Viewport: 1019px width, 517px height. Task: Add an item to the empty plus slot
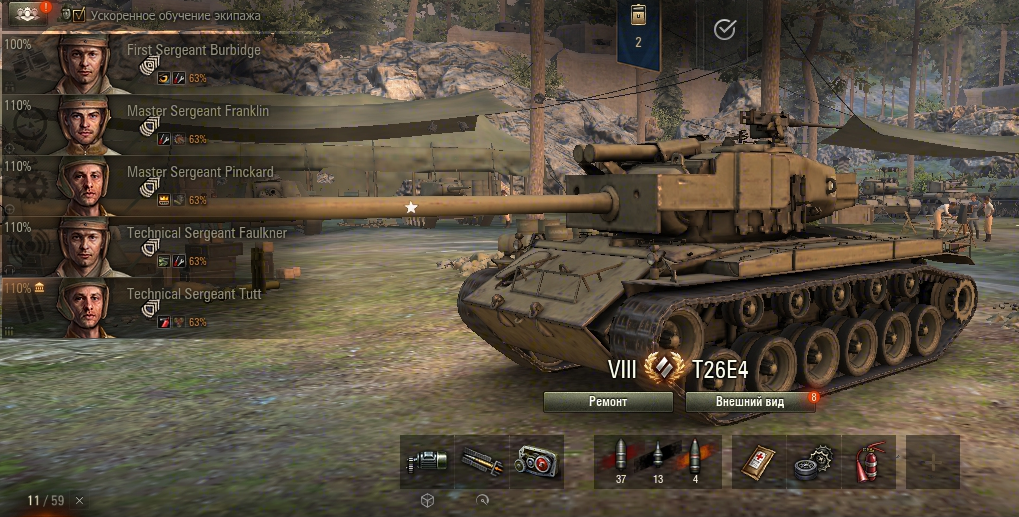pyautogui.click(x=932, y=462)
